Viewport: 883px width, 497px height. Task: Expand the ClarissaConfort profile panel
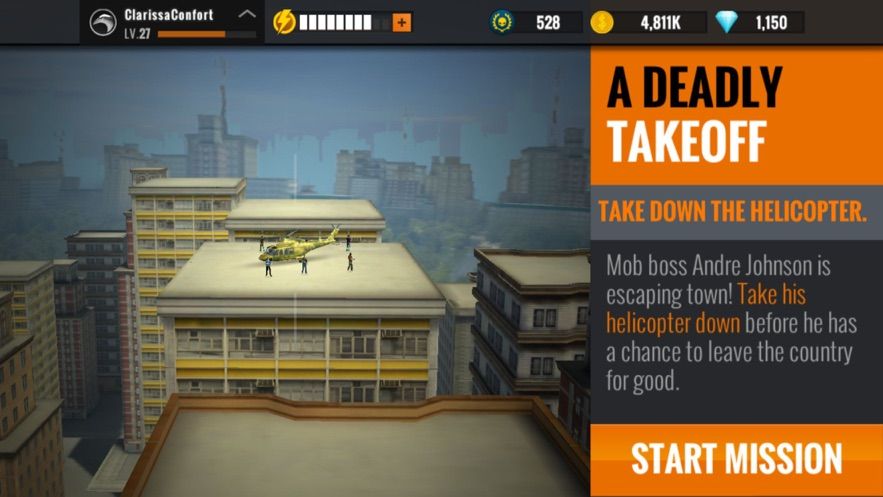click(x=248, y=15)
